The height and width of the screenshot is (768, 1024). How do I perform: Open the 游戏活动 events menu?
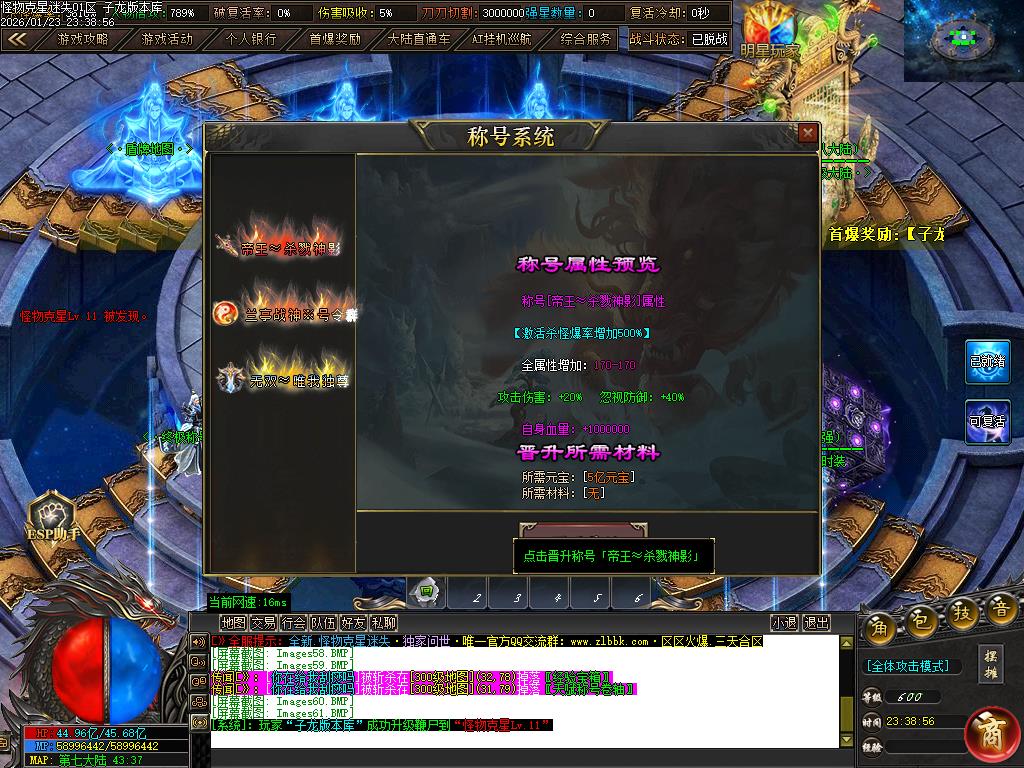click(x=167, y=39)
